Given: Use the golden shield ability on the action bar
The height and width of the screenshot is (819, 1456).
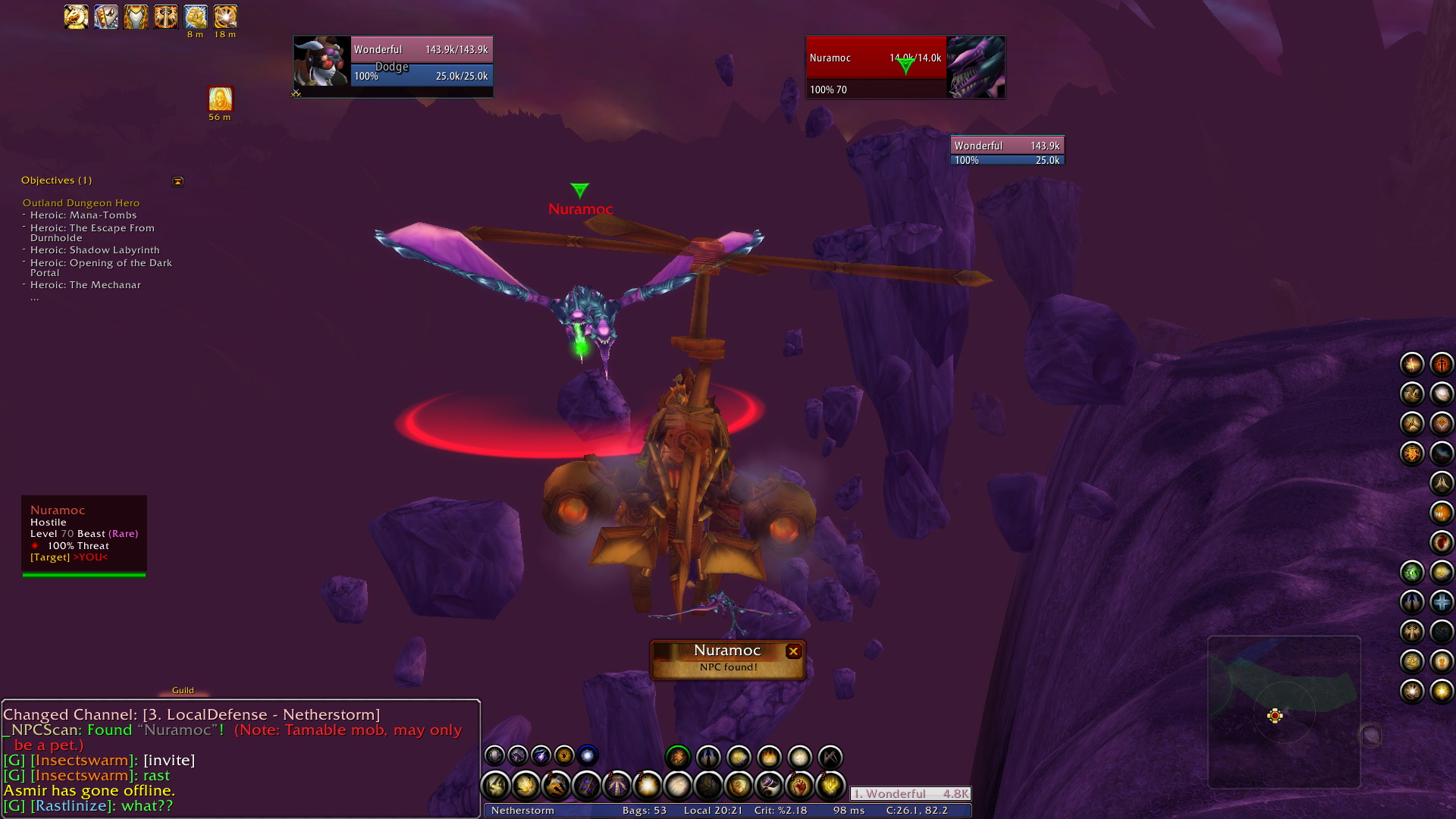Looking at the screenshot, I should (x=739, y=786).
